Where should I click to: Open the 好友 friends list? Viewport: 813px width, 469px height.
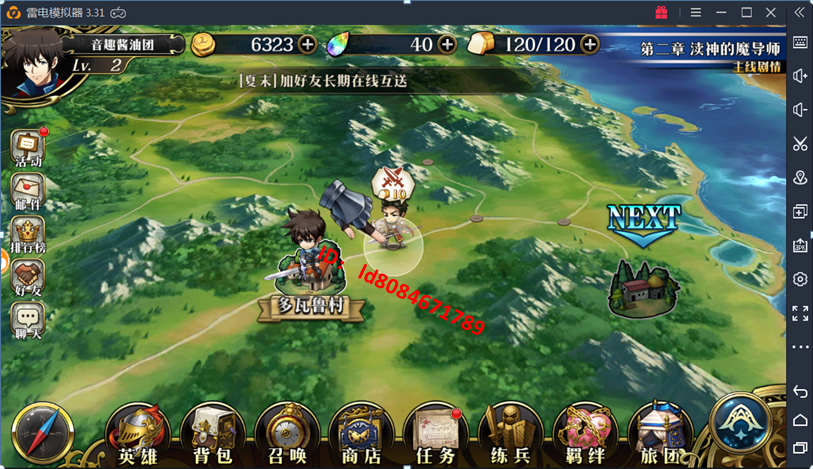tap(28, 278)
